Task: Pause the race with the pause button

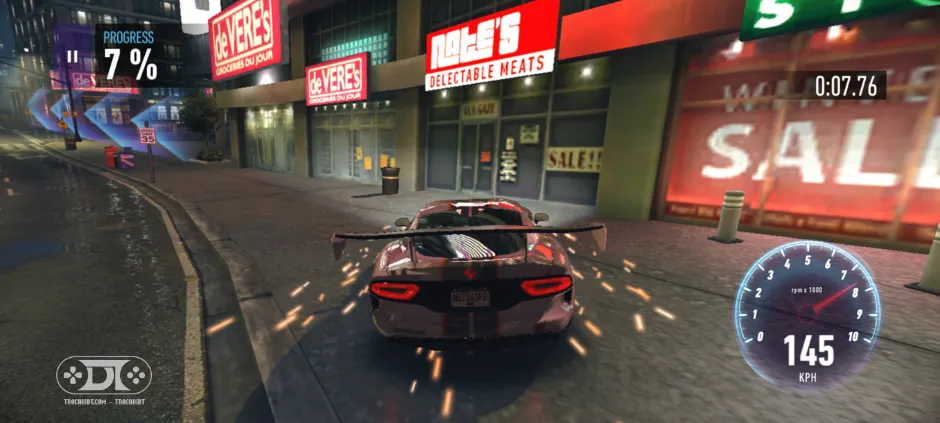Action: coord(72,56)
